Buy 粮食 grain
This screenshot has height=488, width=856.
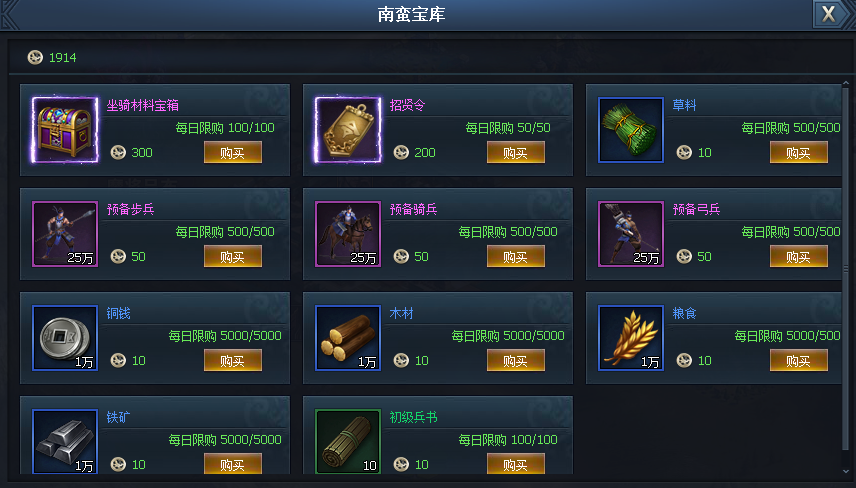(799, 360)
